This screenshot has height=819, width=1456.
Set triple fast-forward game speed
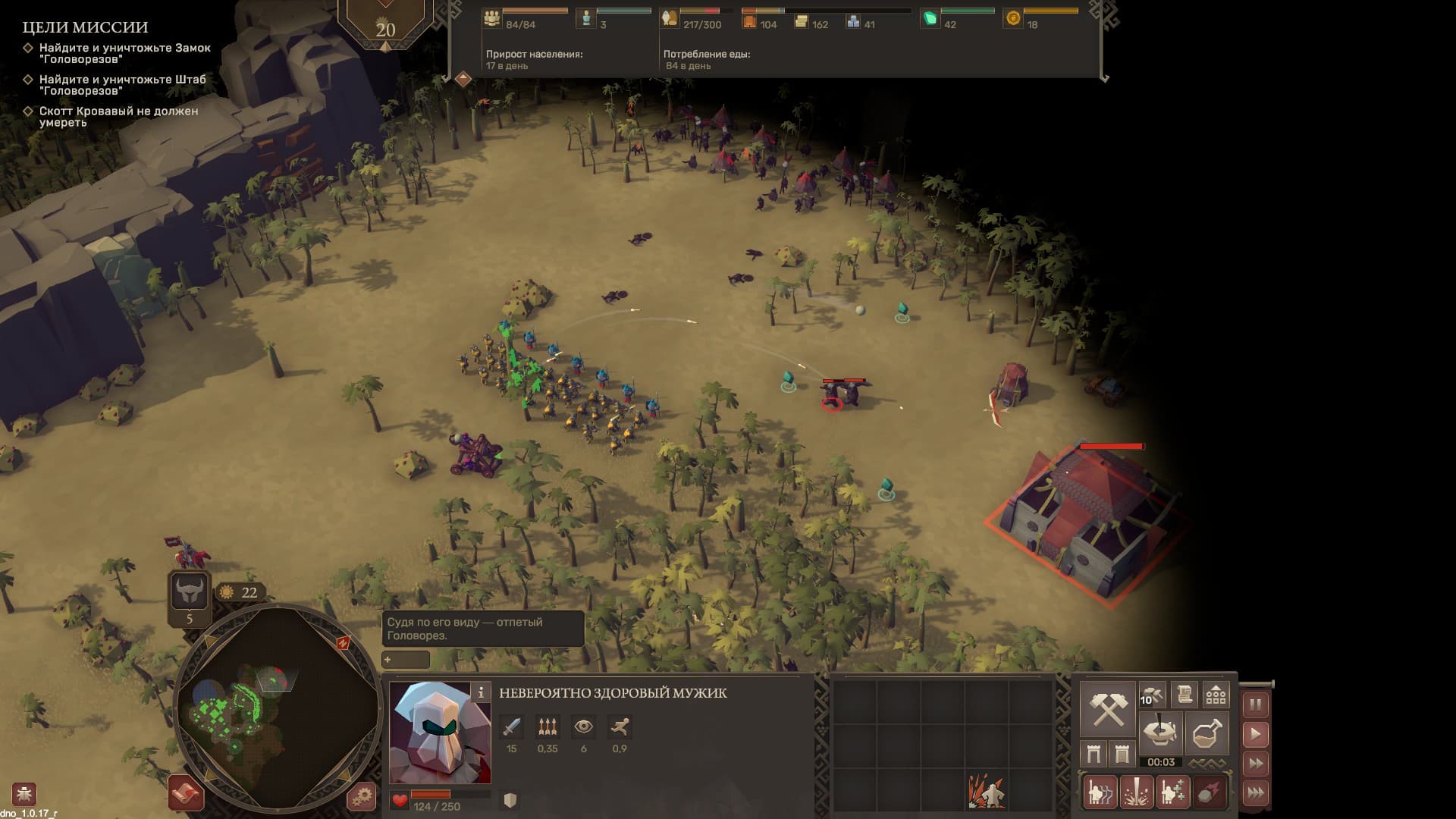(1256, 793)
